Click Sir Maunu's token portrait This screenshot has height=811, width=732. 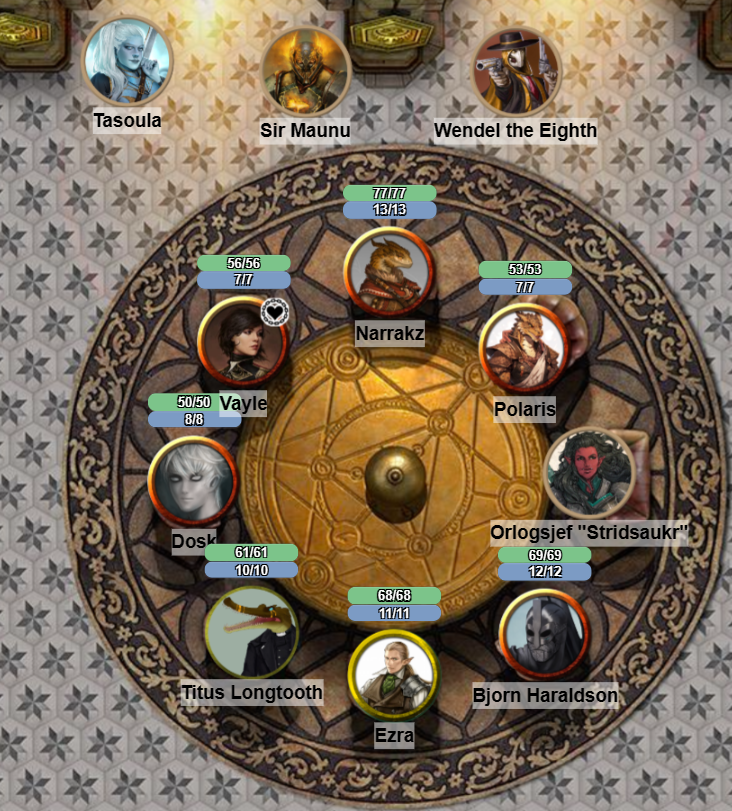pos(306,72)
